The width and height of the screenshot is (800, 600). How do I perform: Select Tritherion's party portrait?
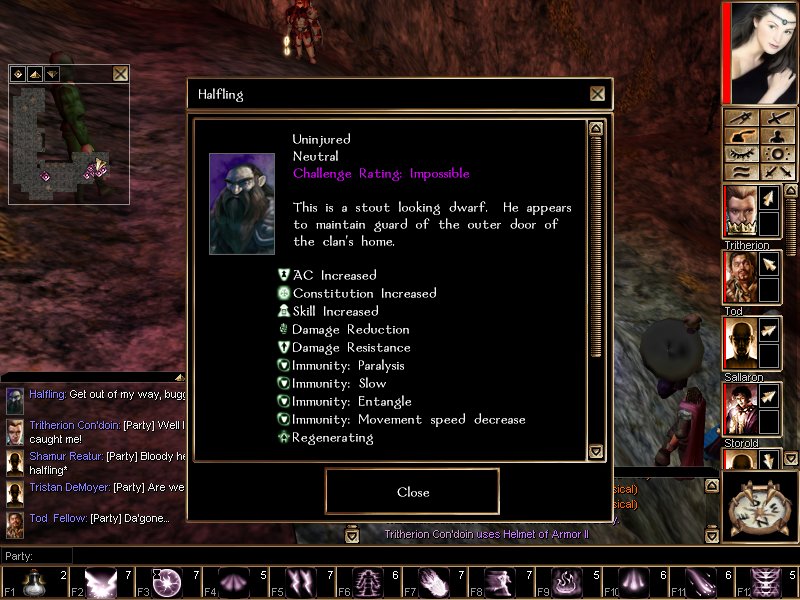pyautogui.click(x=739, y=211)
